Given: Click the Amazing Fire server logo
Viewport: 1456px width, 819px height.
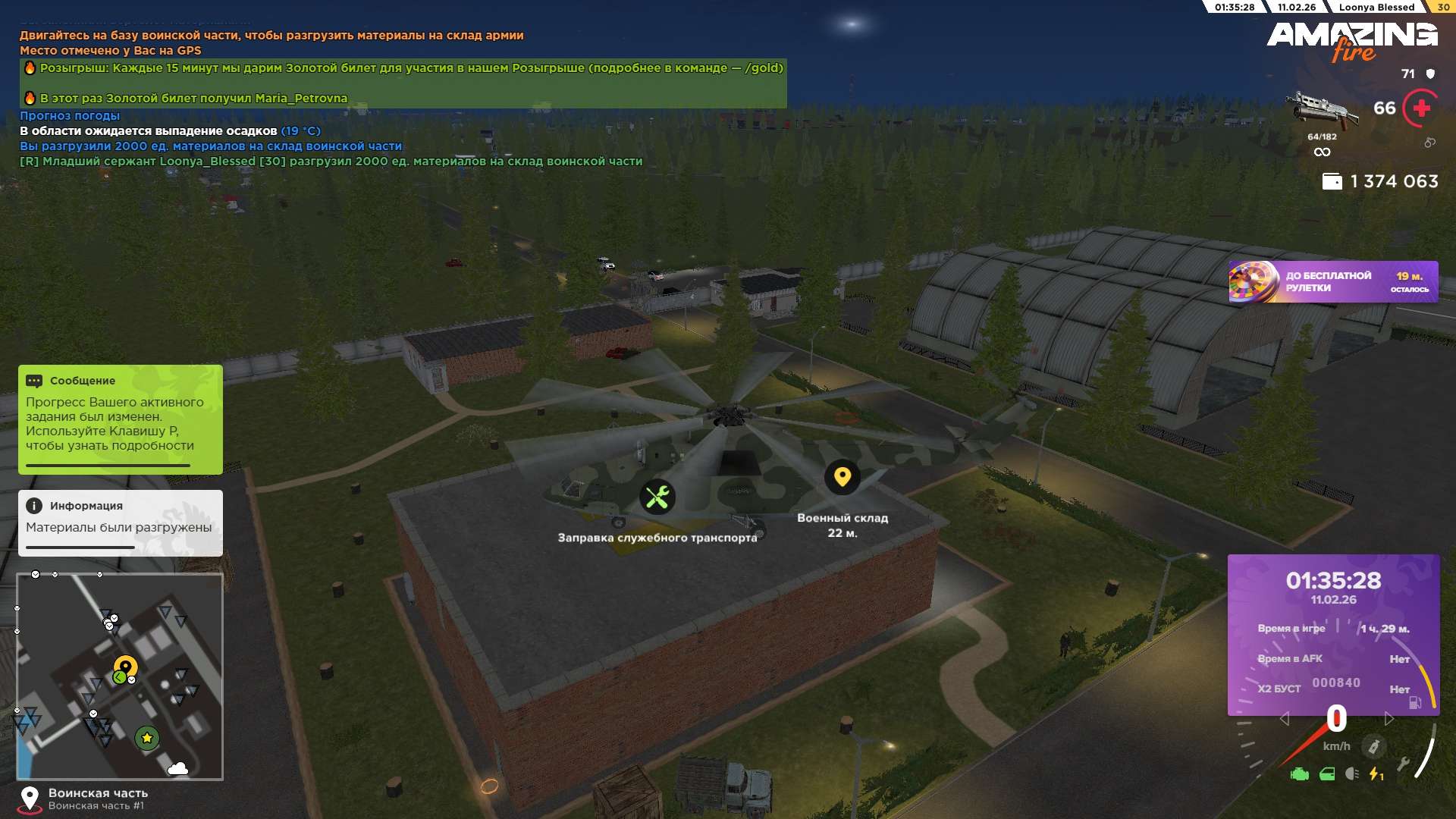Looking at the screenshot, I should tap(1351, 41).
